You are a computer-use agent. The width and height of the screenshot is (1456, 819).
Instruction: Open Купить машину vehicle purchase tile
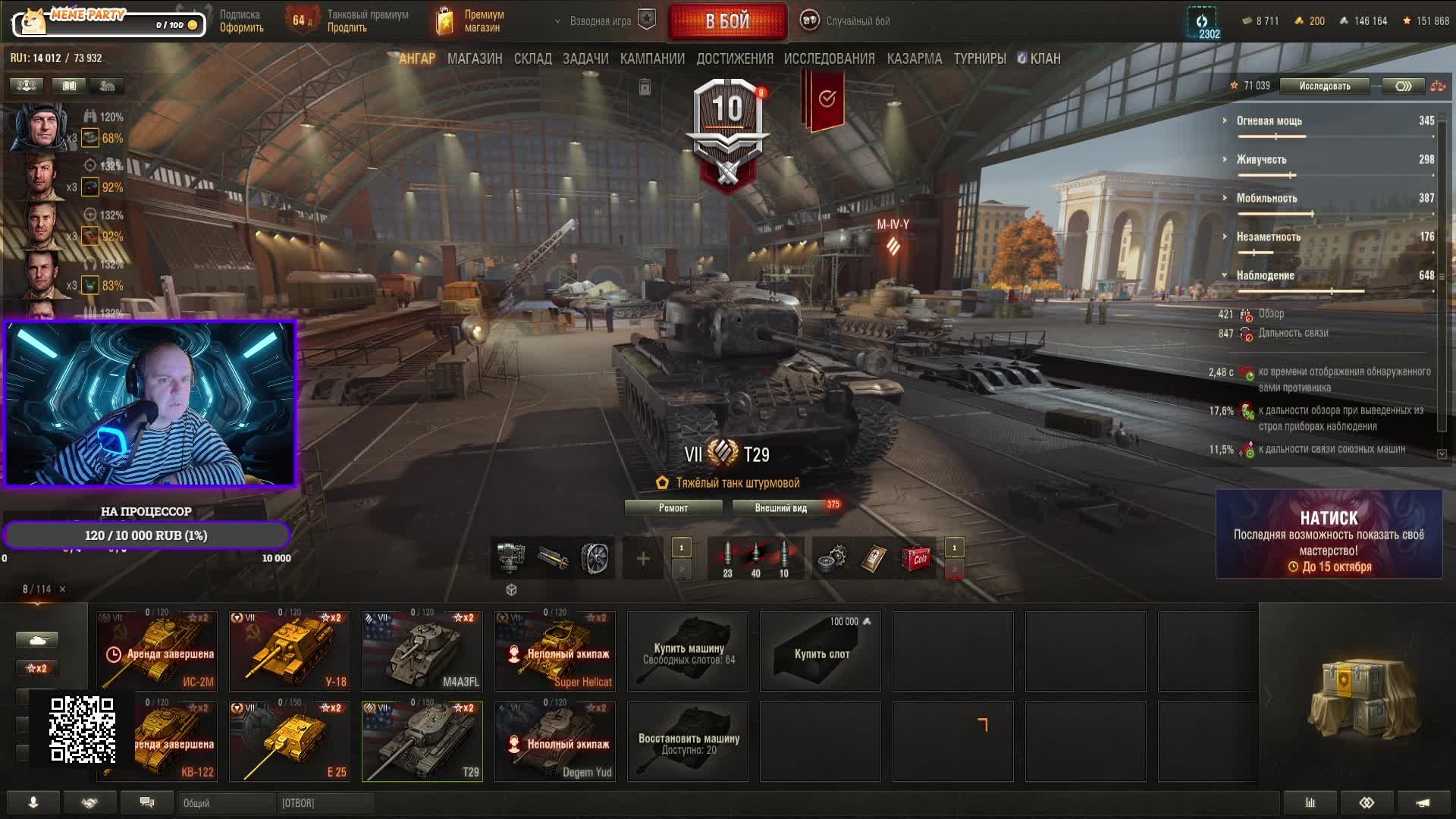688,652
